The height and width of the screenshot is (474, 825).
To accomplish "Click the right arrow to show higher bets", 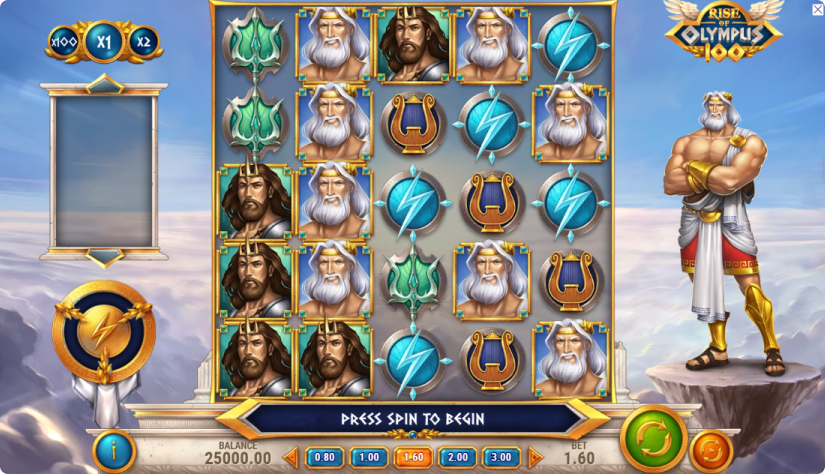I will pyautogui.click(x=535, y=458).
